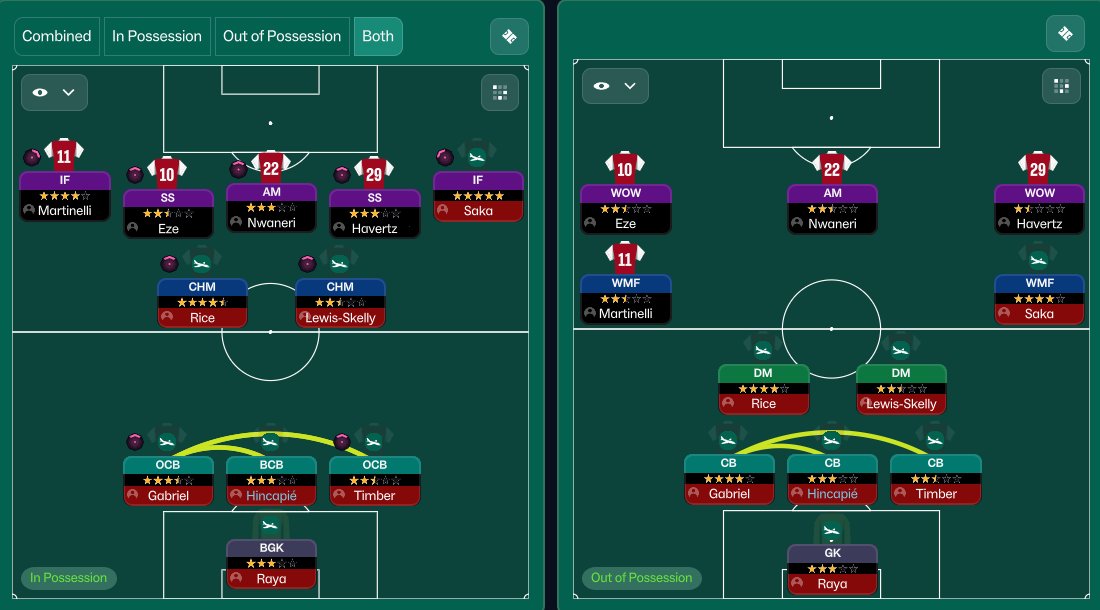
Task: Switch to the Combined view tab
Action: [57, 36]
